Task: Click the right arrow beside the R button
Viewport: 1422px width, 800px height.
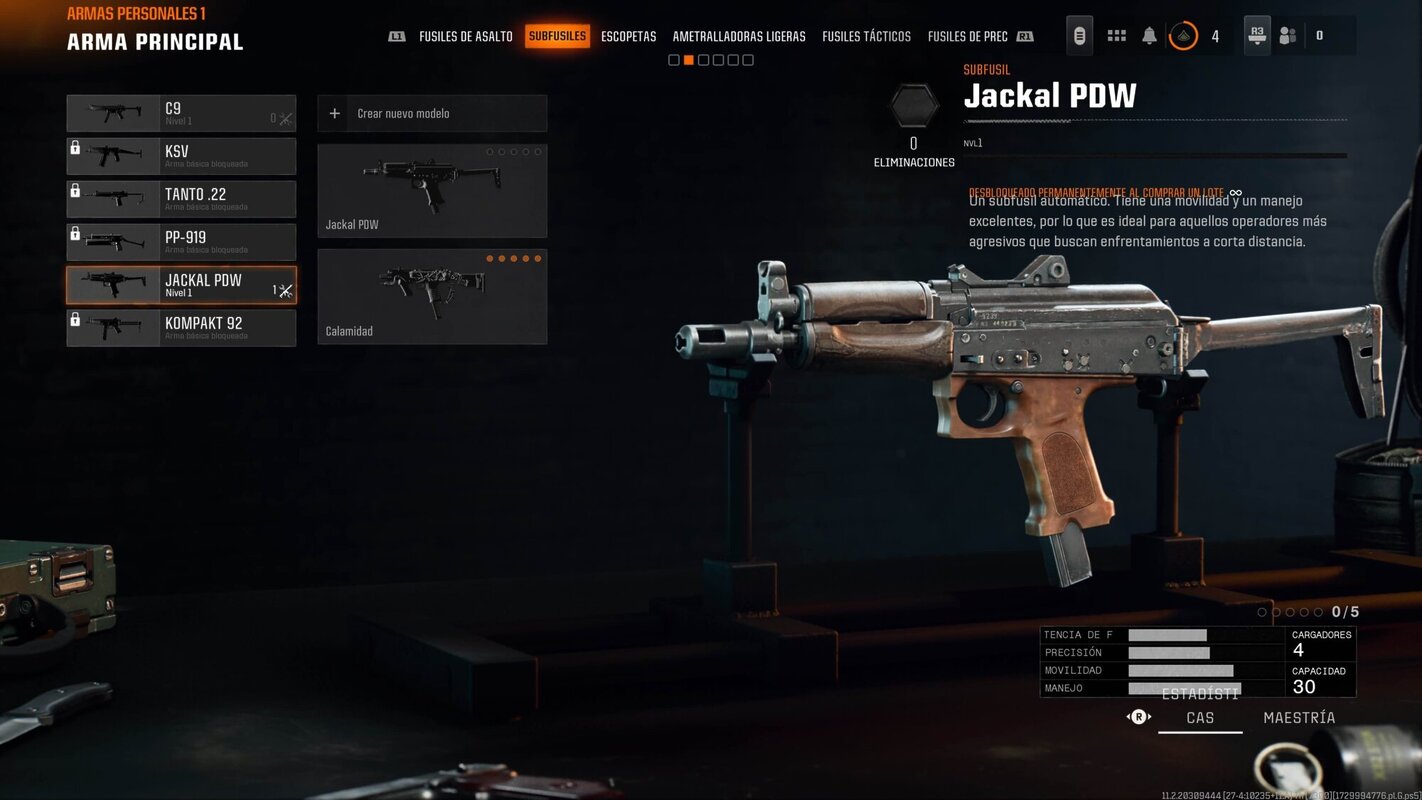Action: [x=1152, y=717]
